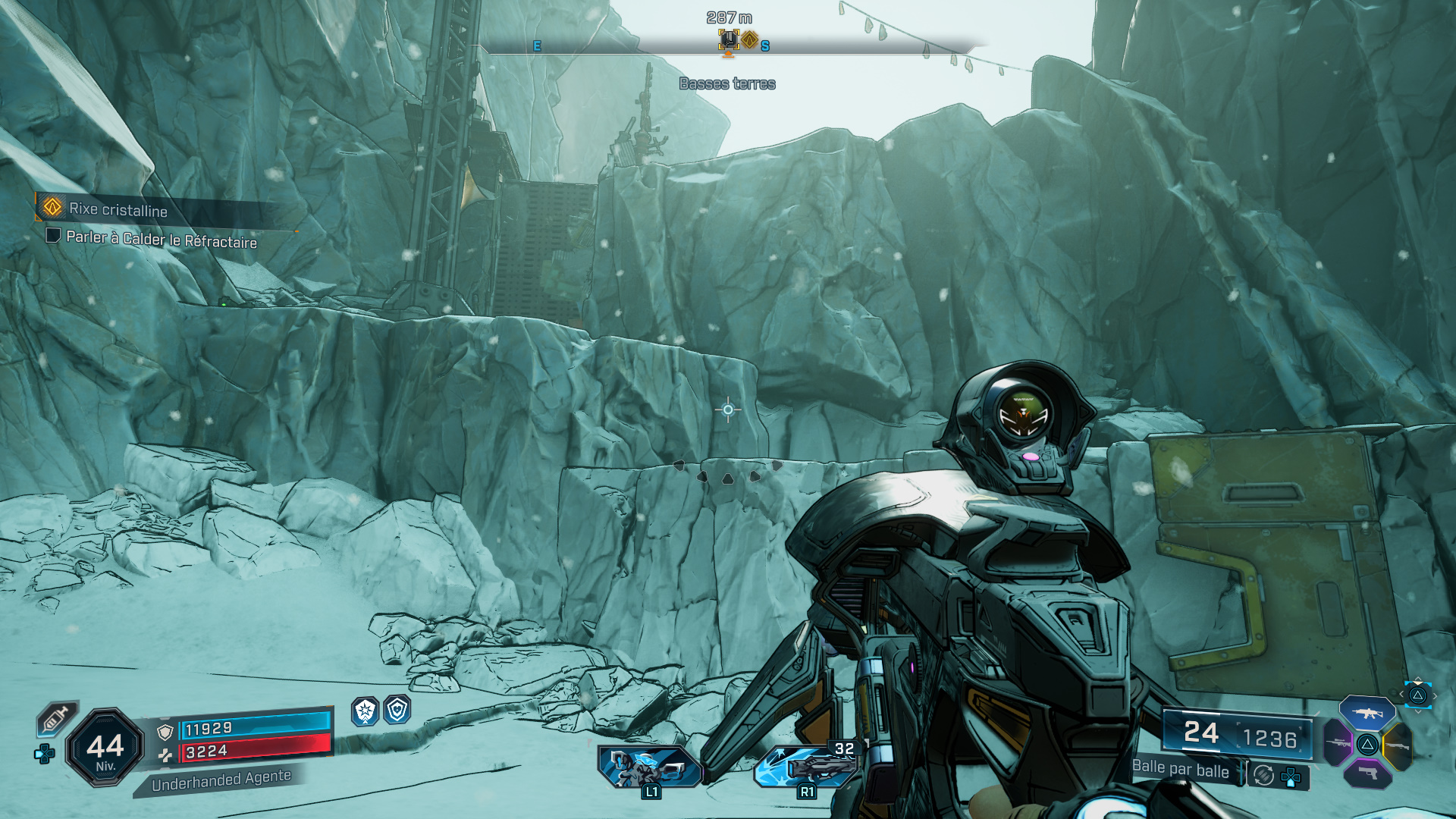The height and width of the screenshot is (819, 1456).
Task: Switch to the sniper rifle slot
Action: (1338, 742)
